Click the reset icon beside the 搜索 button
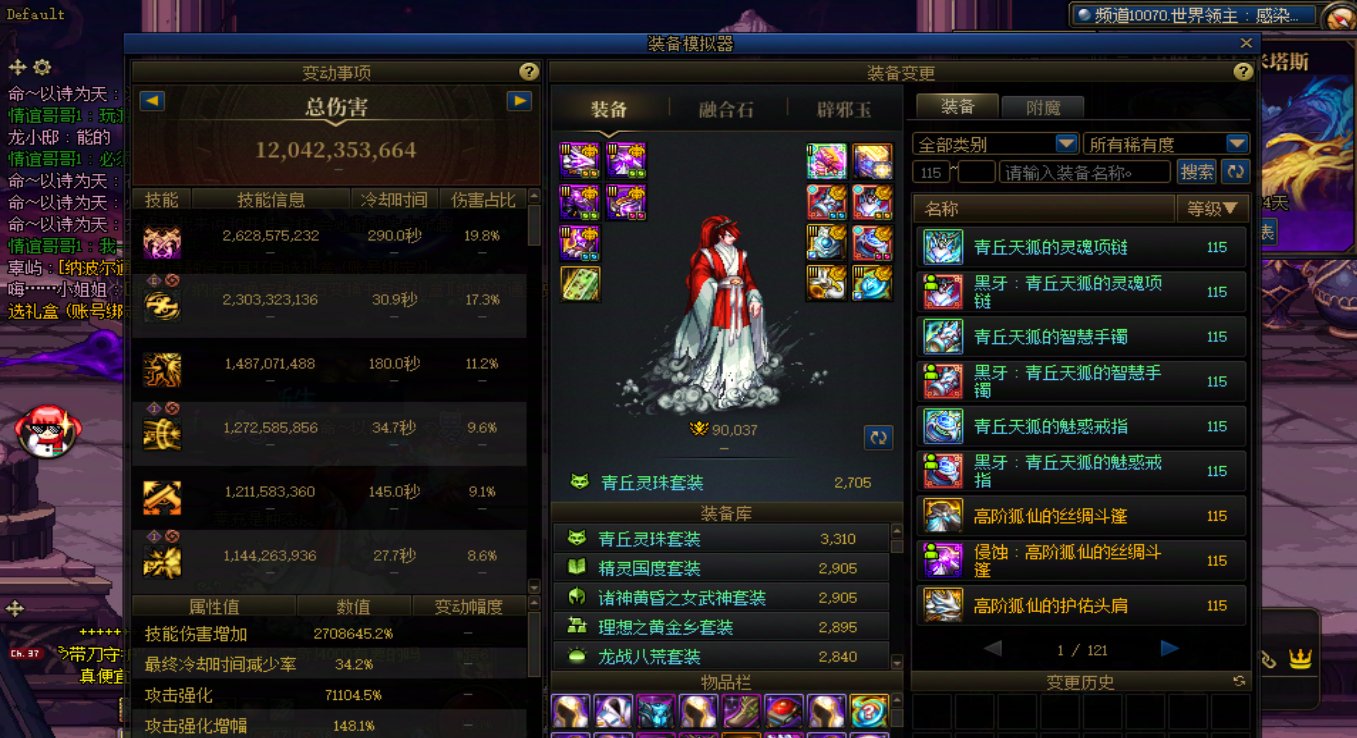The width and height of the screenshot is (1357, 738). click(1236, 172)
